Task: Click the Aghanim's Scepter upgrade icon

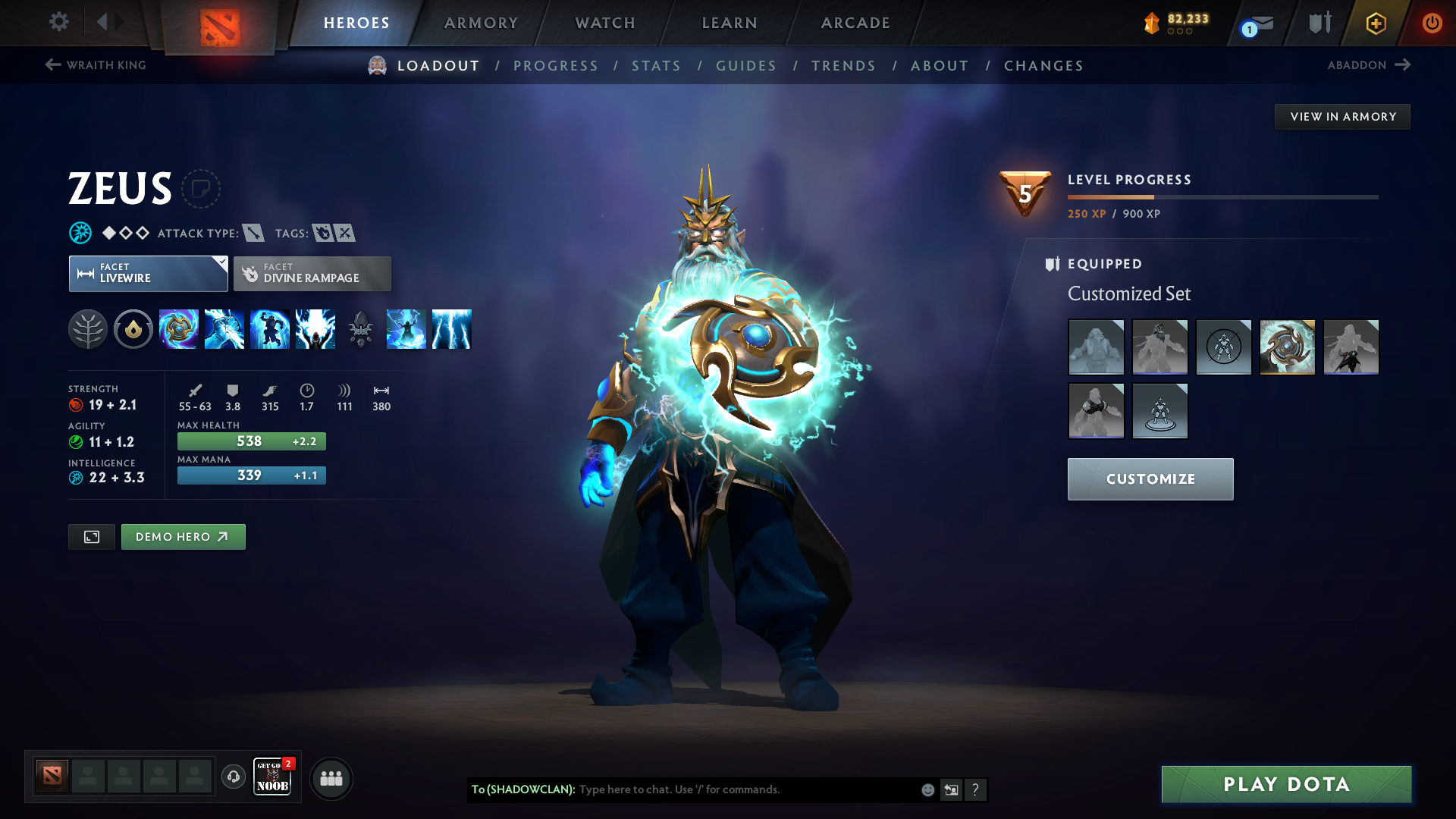Action: [x=360, y=329]
